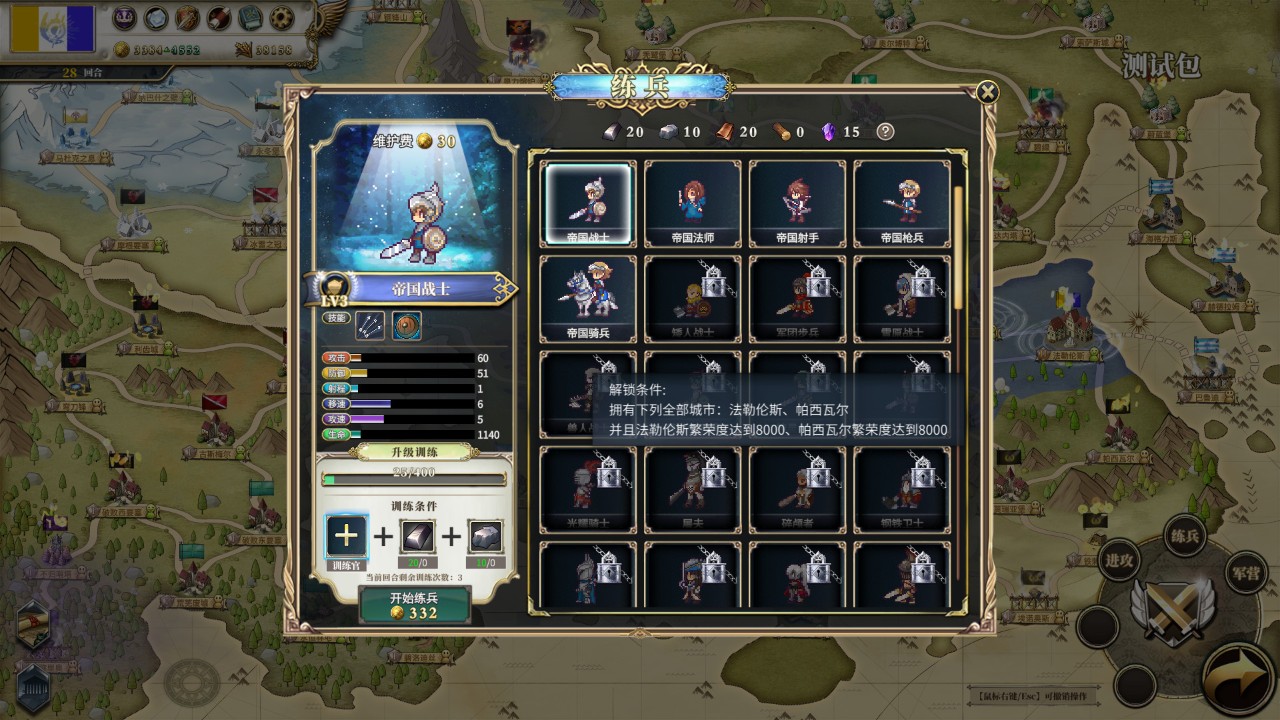Open the 进攻 attack command
The image size is (1280, 720).
[1119, 560]
